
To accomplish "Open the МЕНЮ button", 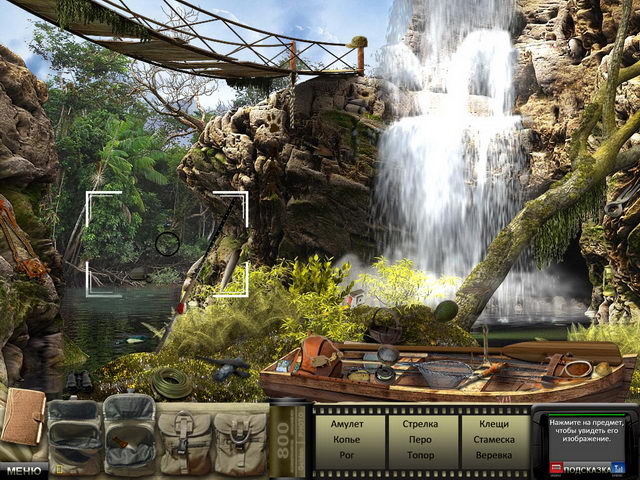I will pyautogui.click(x=22, y=469).
